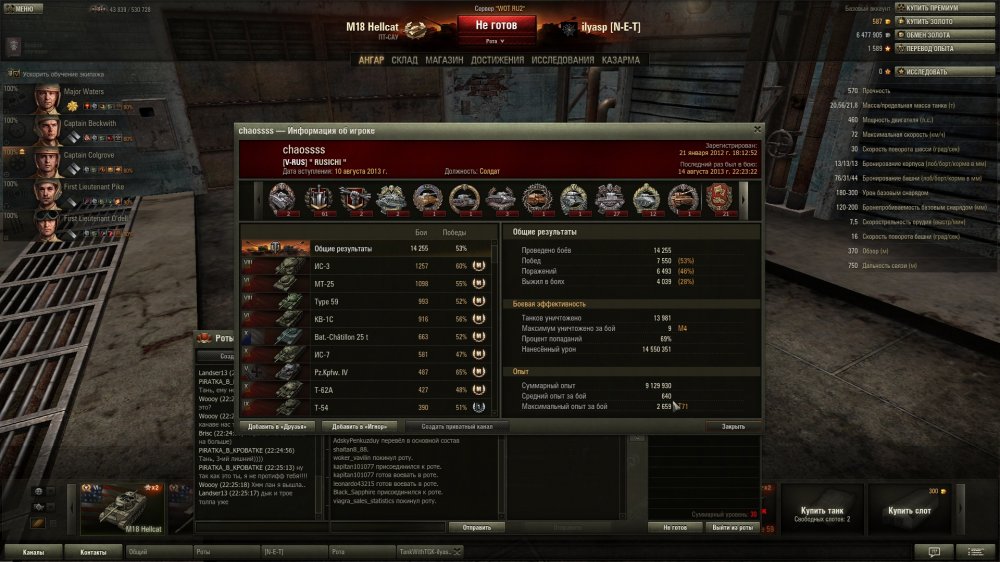Leave the company with Выйти из роты
Screen dimensions: 1000x562
[733, 527]
